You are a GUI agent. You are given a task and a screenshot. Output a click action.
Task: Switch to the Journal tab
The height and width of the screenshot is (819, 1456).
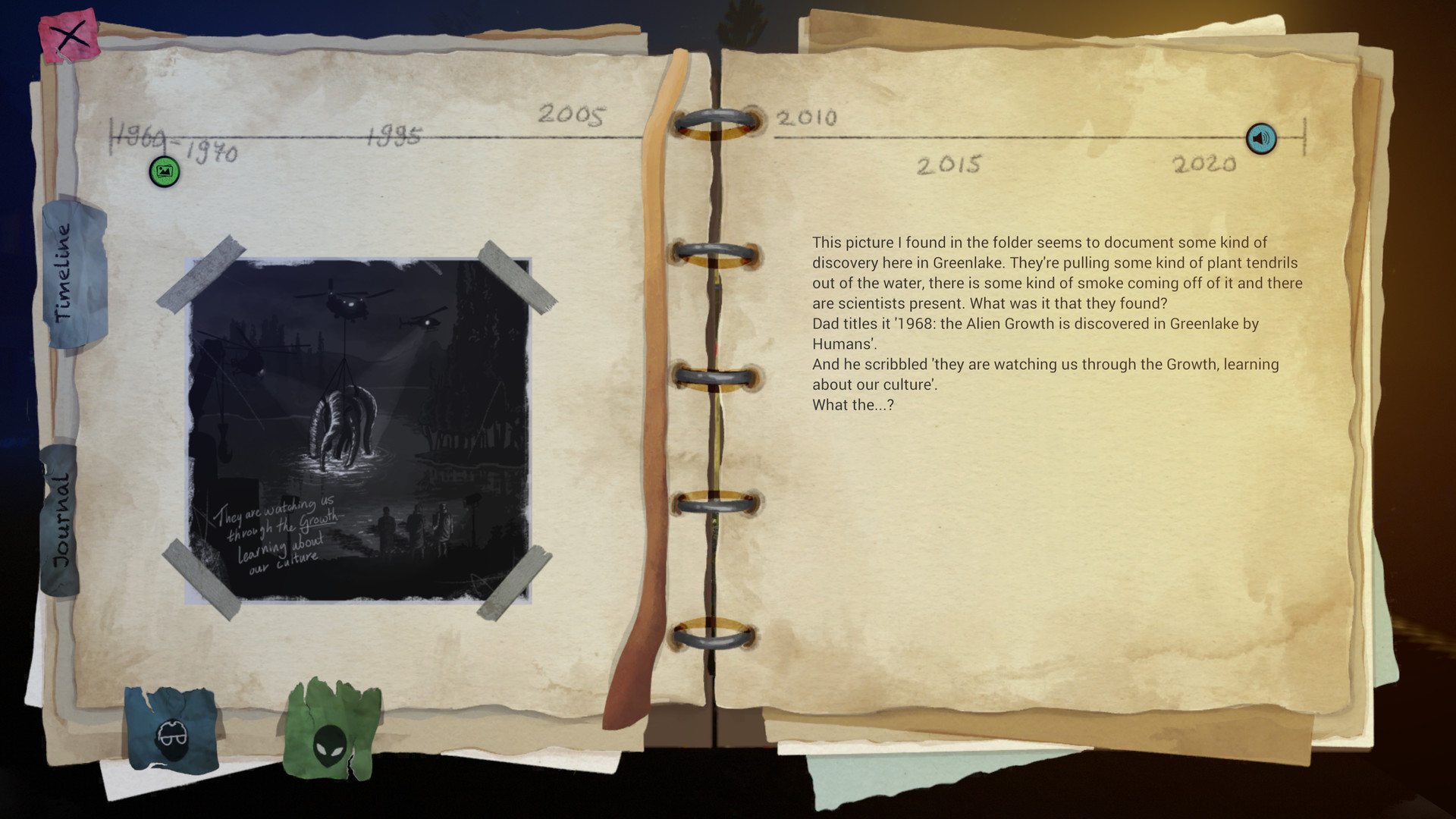(x=62, y=516)
